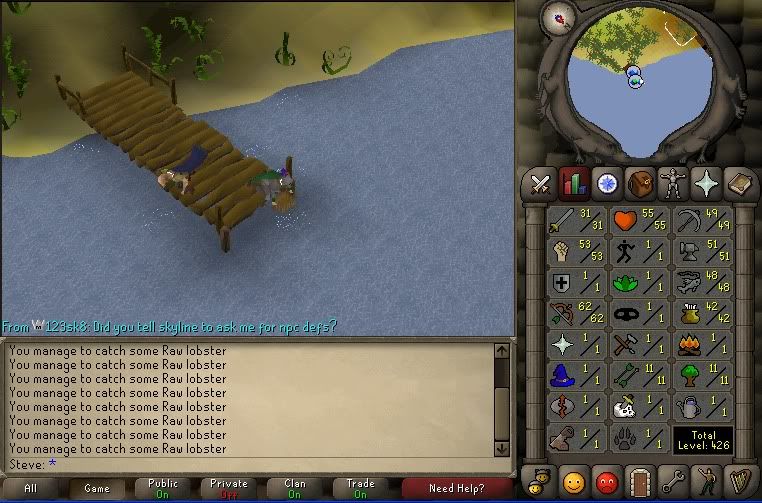Toggle the Public chat filter
The image size is (762, 503).
[163, 489]
